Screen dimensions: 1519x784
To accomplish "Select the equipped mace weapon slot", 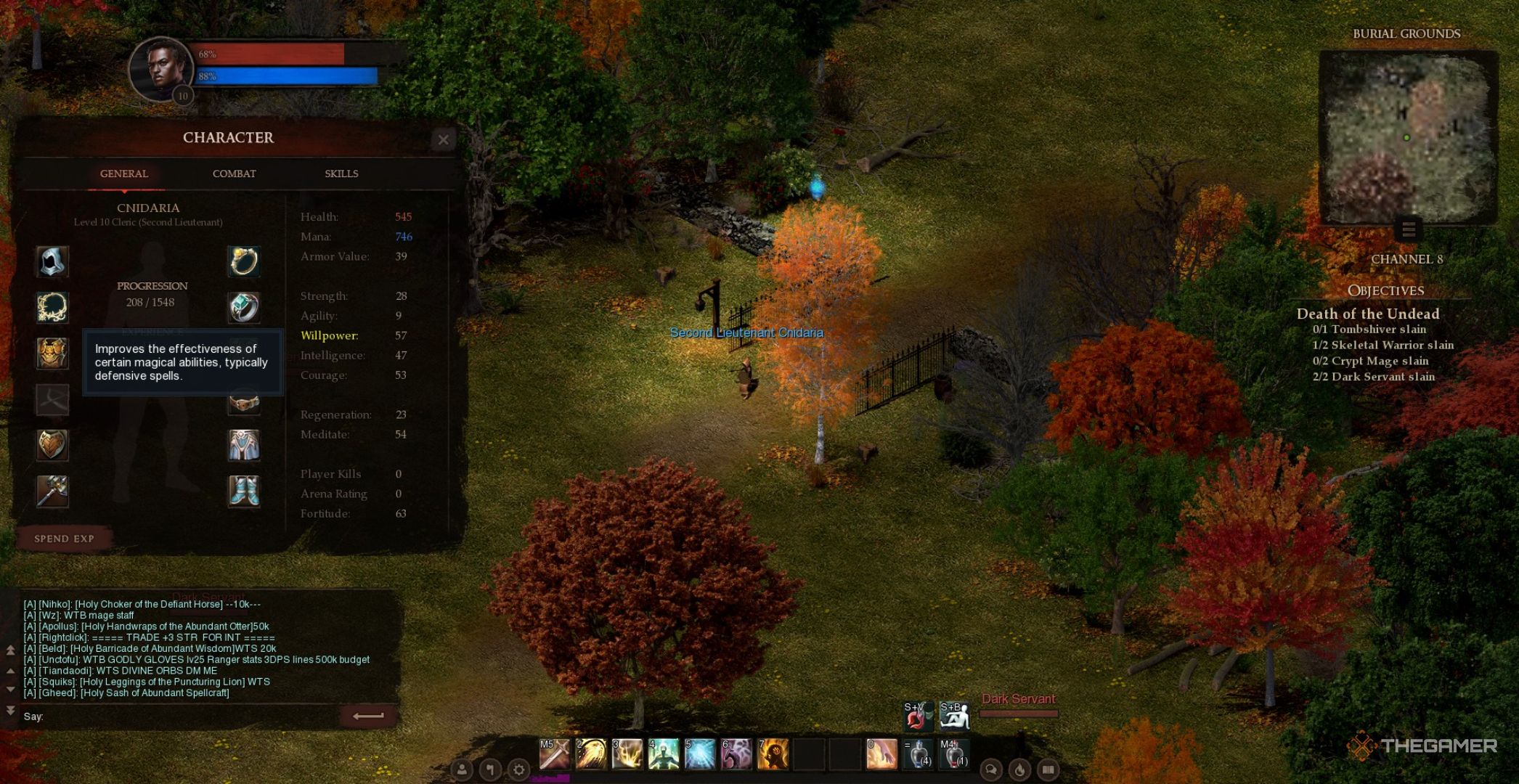I will (52, 491).
